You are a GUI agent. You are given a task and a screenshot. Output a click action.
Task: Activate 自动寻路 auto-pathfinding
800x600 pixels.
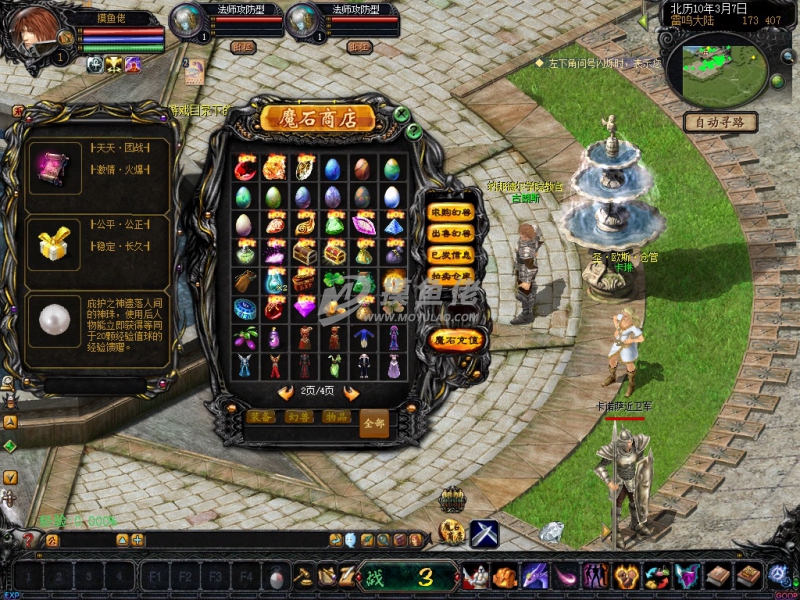coord(720,122)
